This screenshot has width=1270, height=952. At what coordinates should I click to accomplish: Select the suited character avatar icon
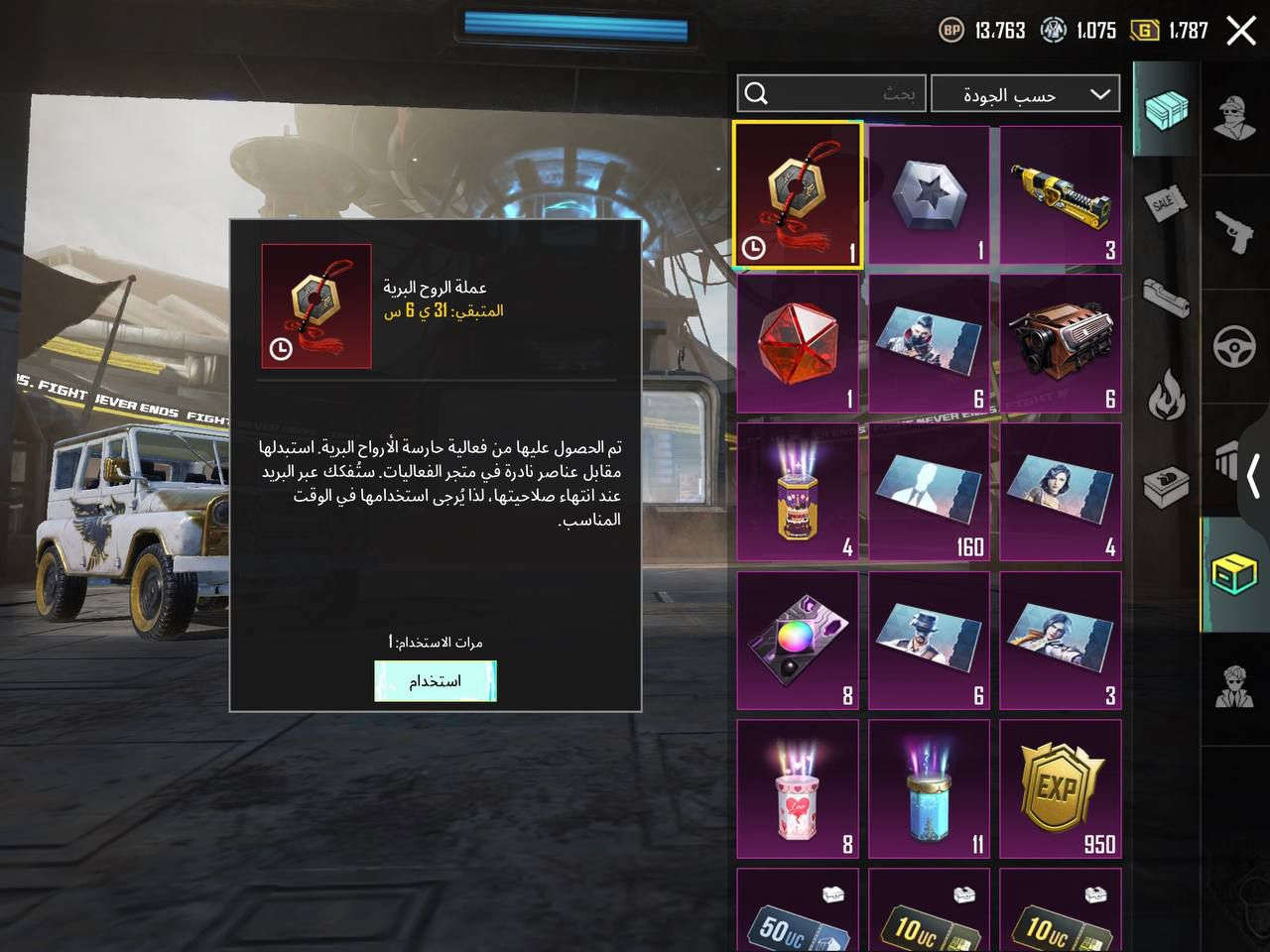click(1237, 684)
